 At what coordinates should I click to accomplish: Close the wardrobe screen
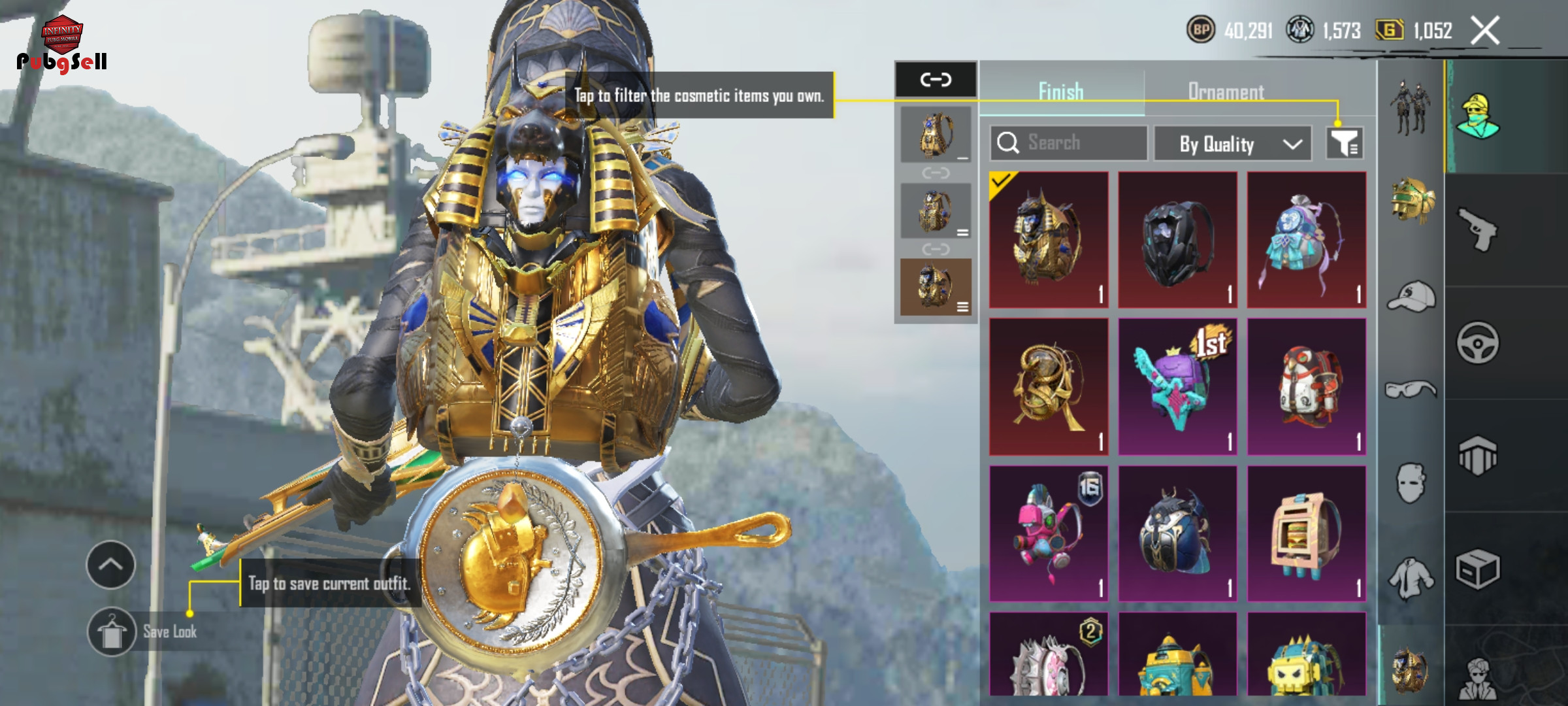coord(1484,31)
